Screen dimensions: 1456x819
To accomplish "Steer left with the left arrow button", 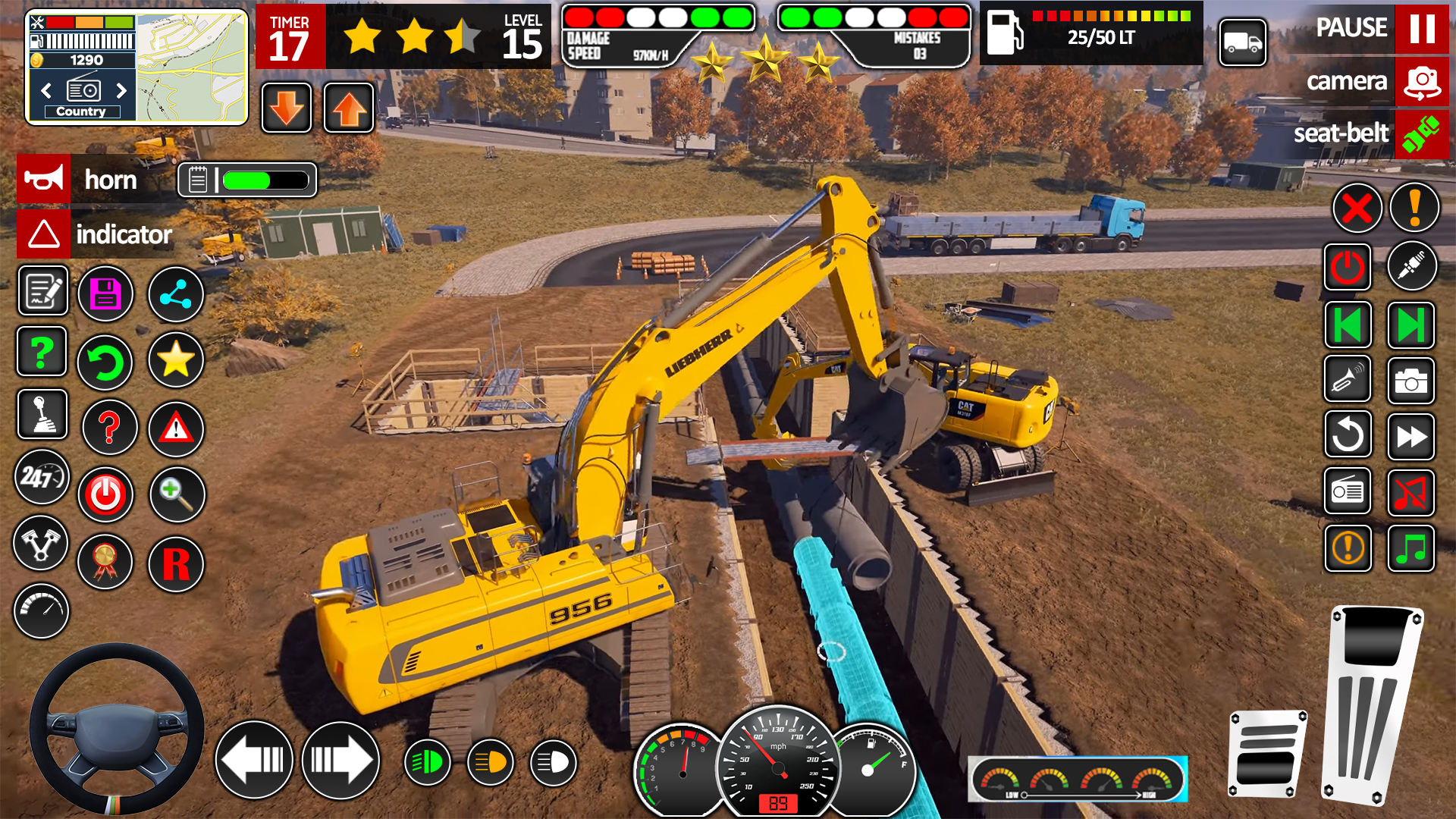I will (x=254, y=760).
